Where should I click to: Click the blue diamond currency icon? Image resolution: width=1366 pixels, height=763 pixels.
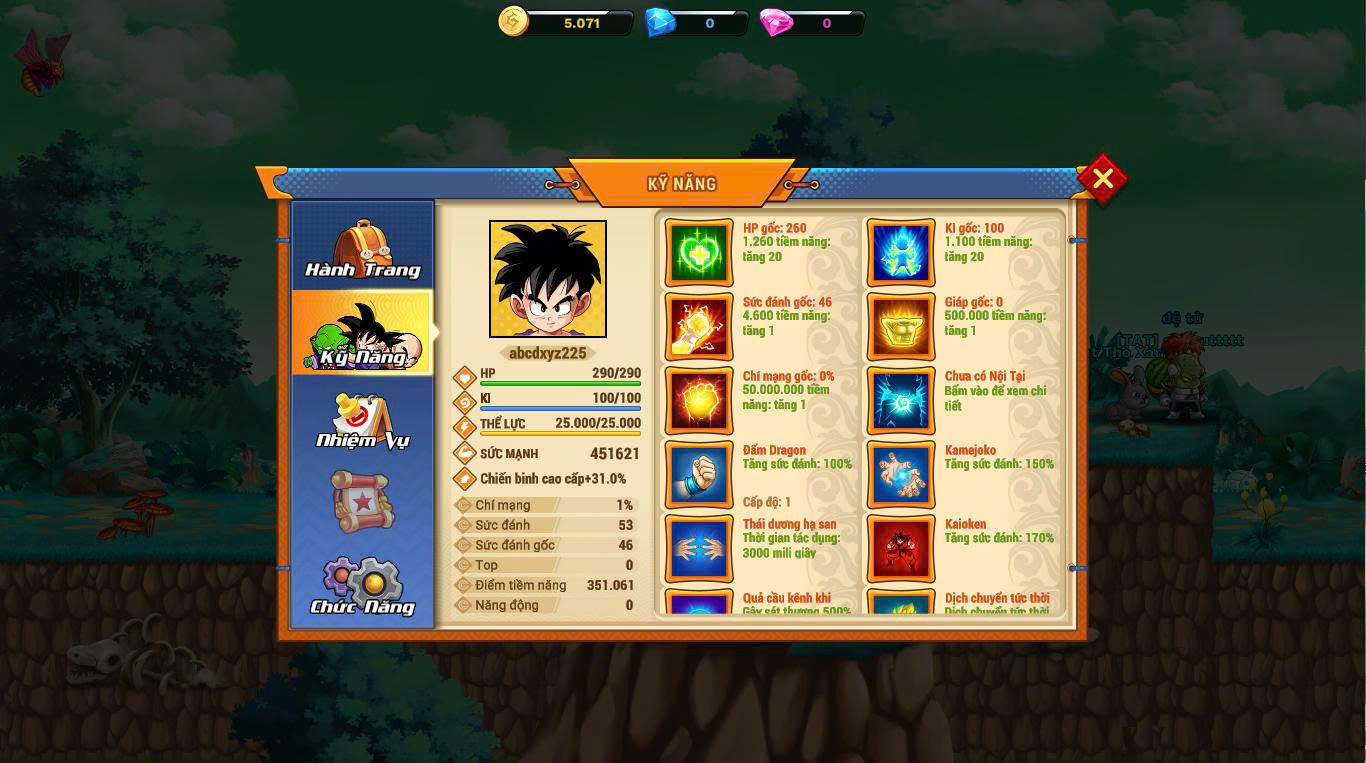click(660, 22)
